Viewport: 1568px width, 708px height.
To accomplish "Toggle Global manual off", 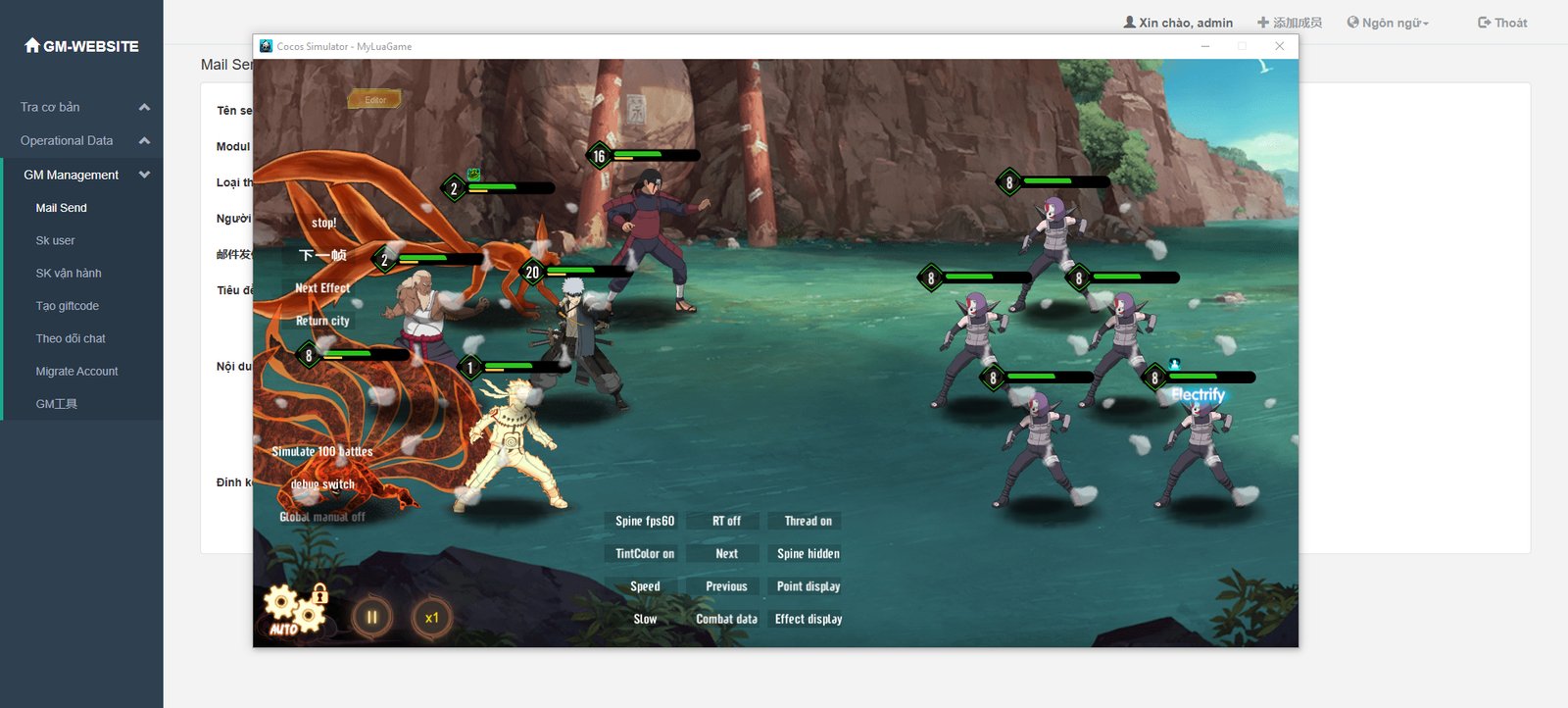I will (322, 517).
